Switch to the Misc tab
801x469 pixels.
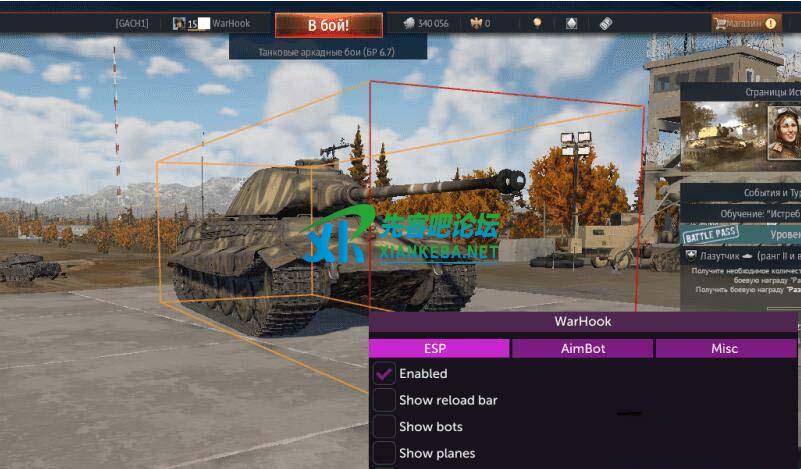click(x=725, y=348)
